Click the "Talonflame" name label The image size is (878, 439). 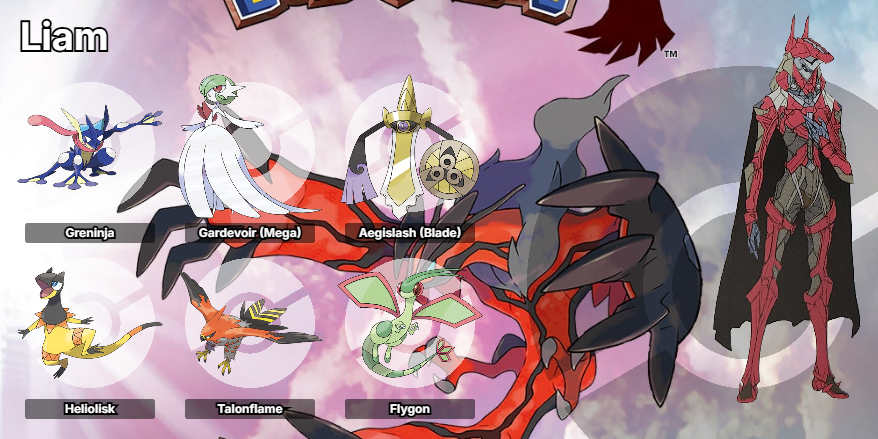pos(250,409)
